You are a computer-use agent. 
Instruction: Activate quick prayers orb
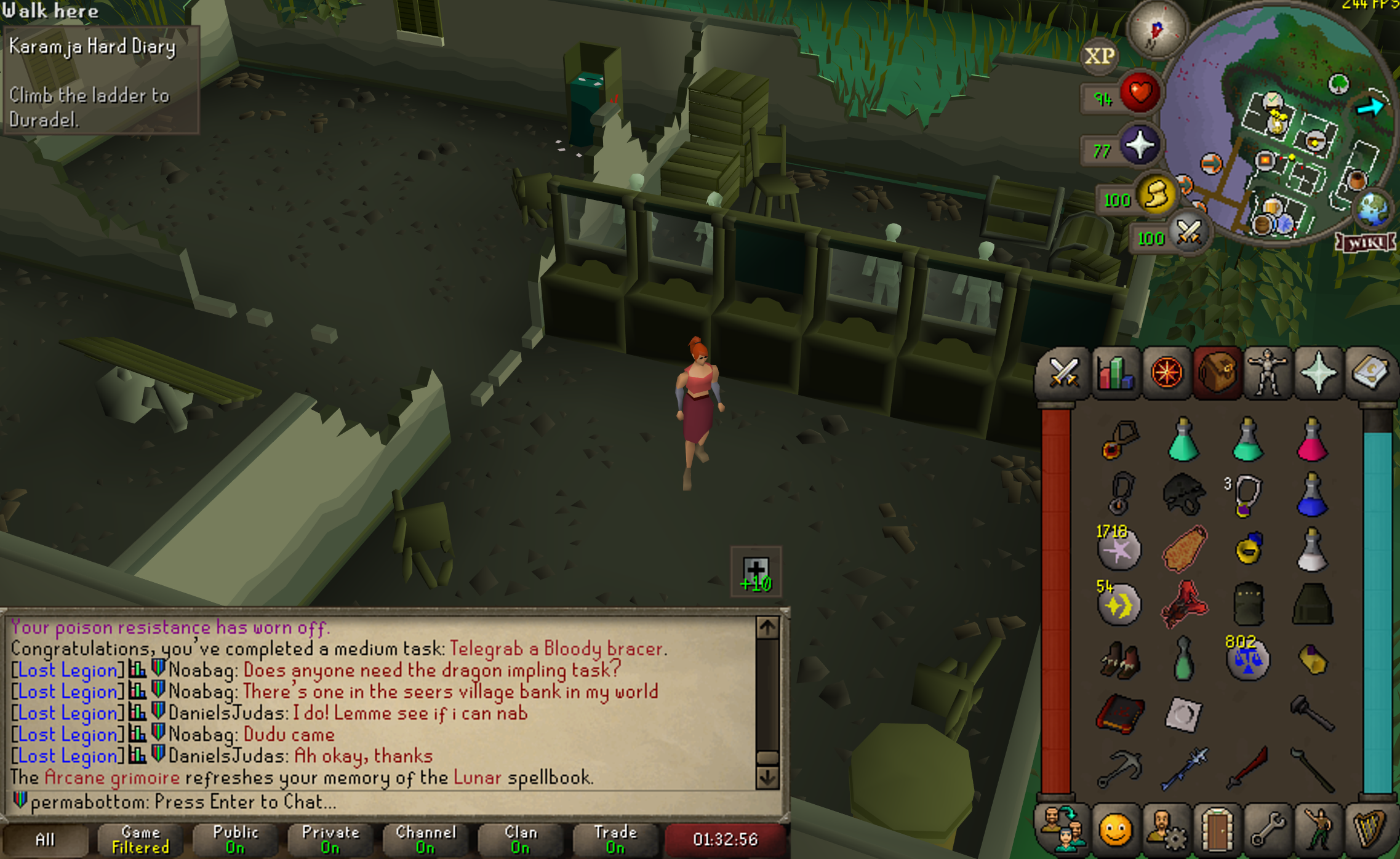pyautogui.click(x=1139, y=146)
